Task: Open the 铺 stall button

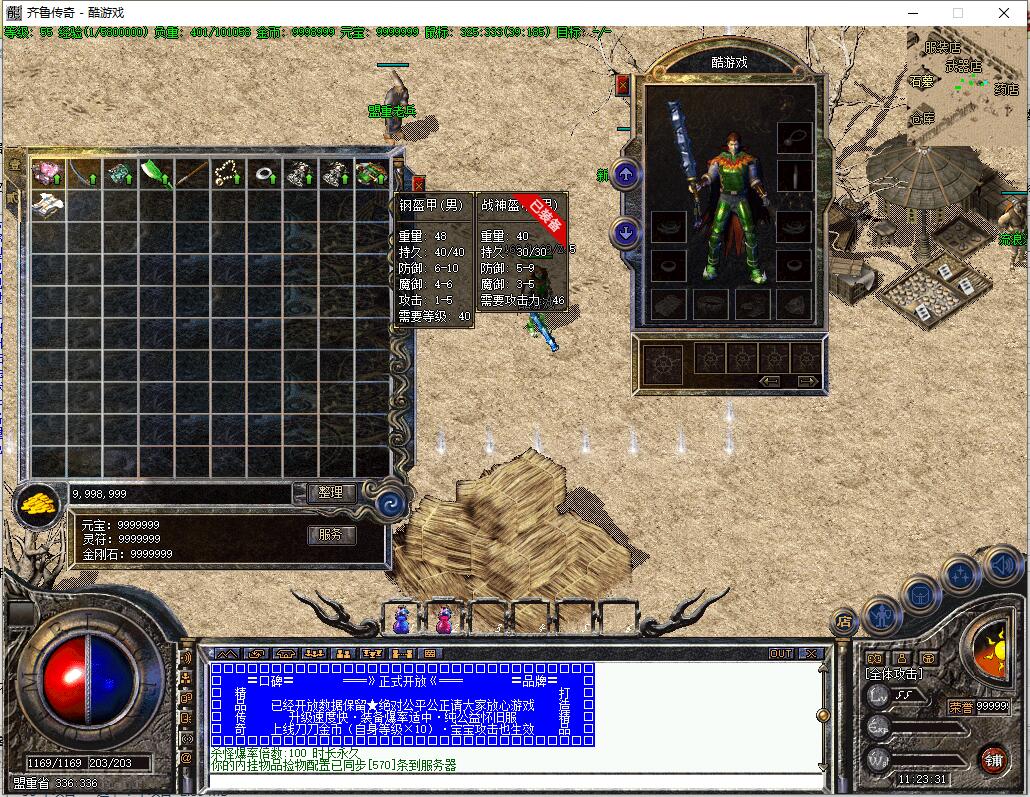Action: point(992,758)
